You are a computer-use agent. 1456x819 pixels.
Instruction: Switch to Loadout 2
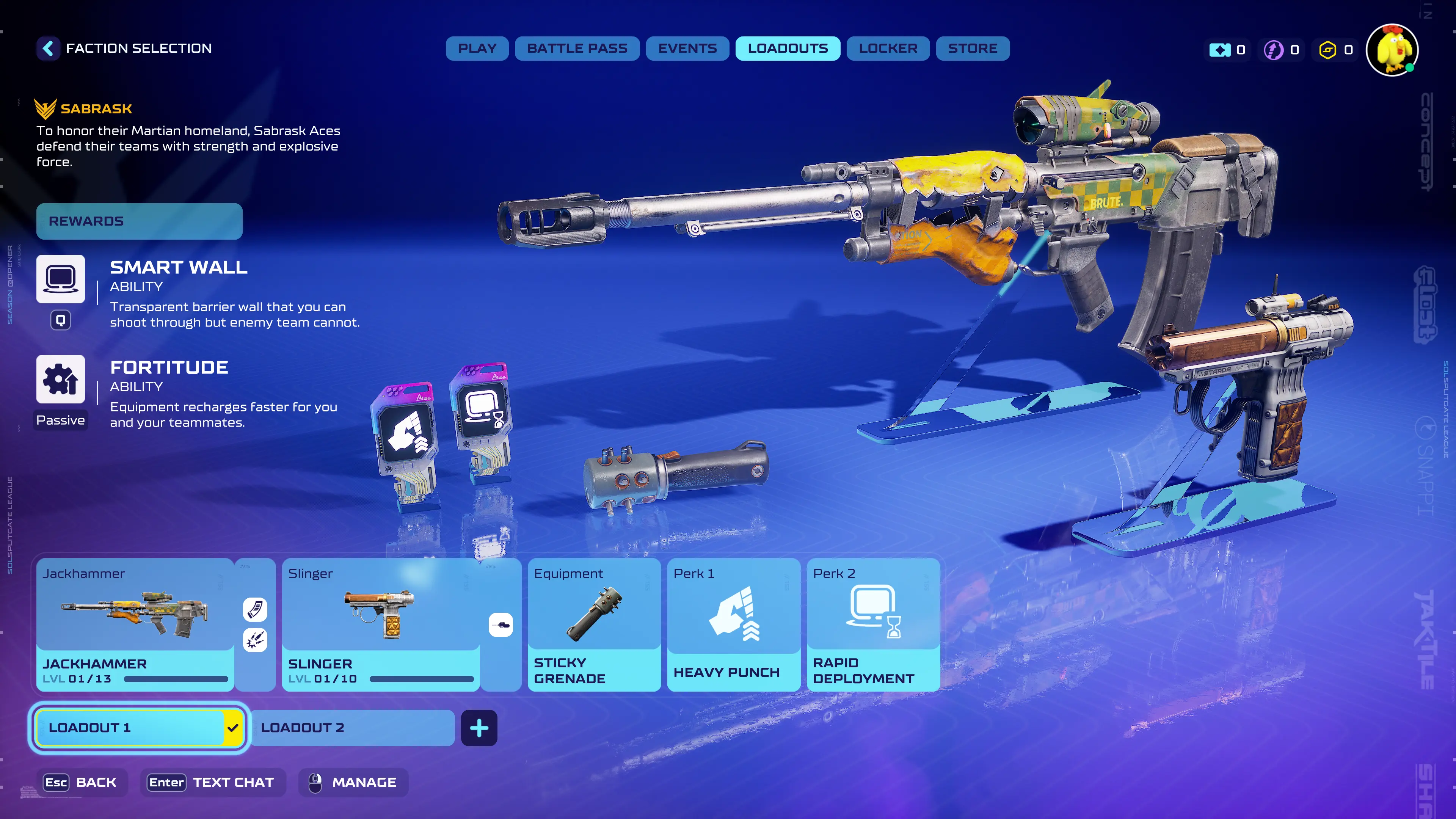coord(351,728)
